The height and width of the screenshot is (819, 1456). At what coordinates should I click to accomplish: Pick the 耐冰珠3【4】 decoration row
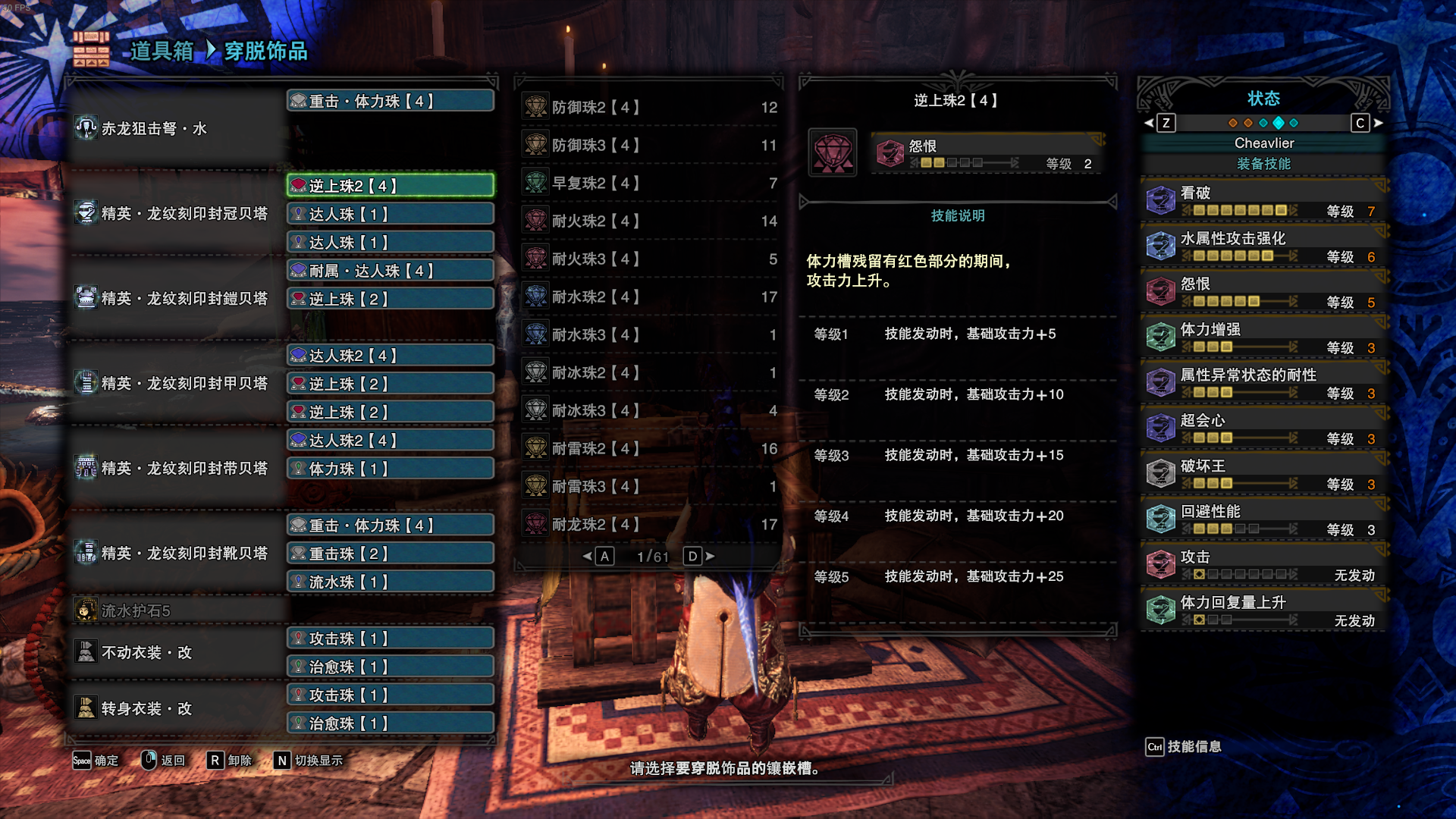[650, 410]
